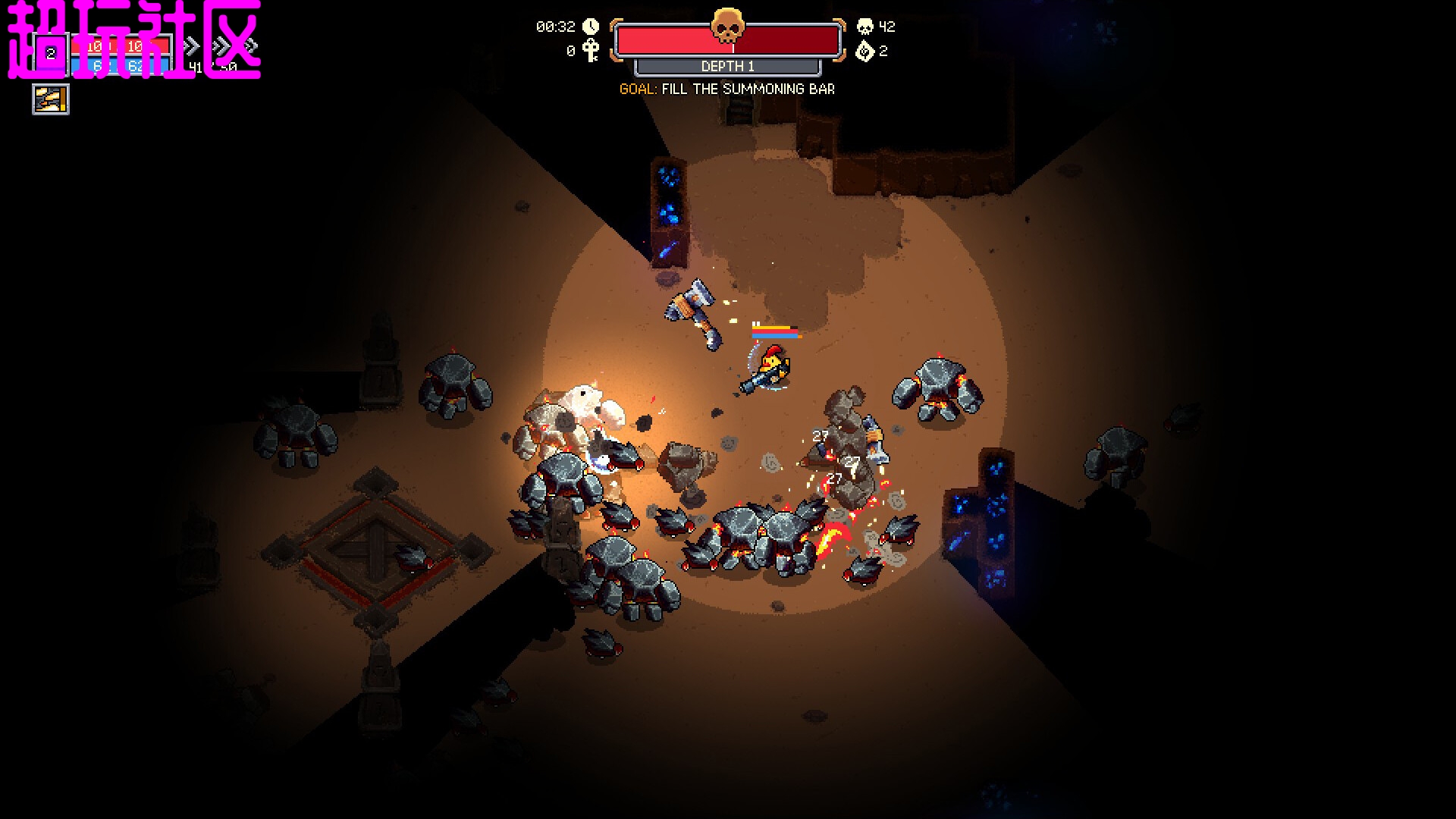Click the goal tracker 'Fill the Summoning Bar'
Screen dimensions: 1456x819
726,89
